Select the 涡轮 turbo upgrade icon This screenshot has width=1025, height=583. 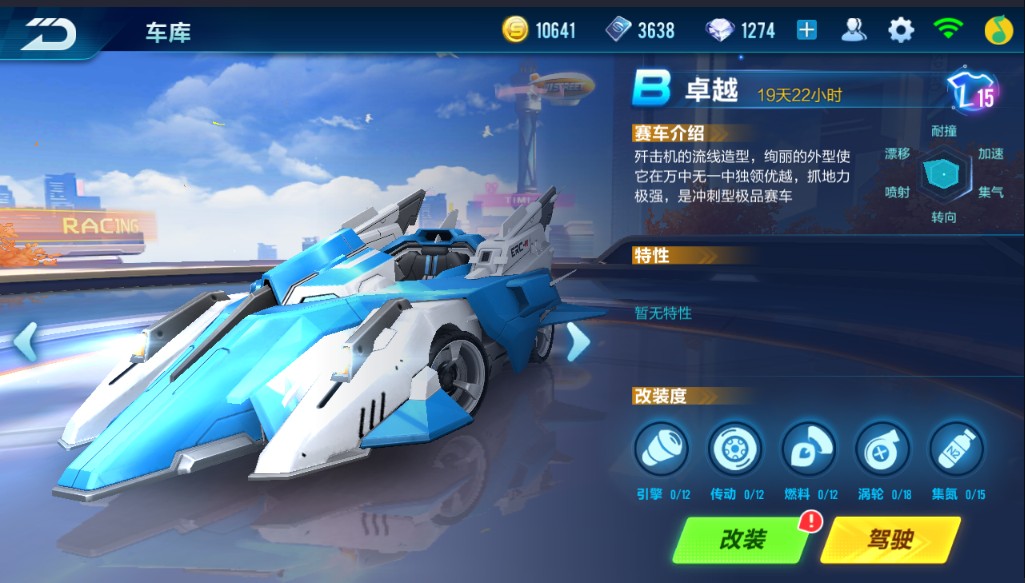[x=883, y=448]
